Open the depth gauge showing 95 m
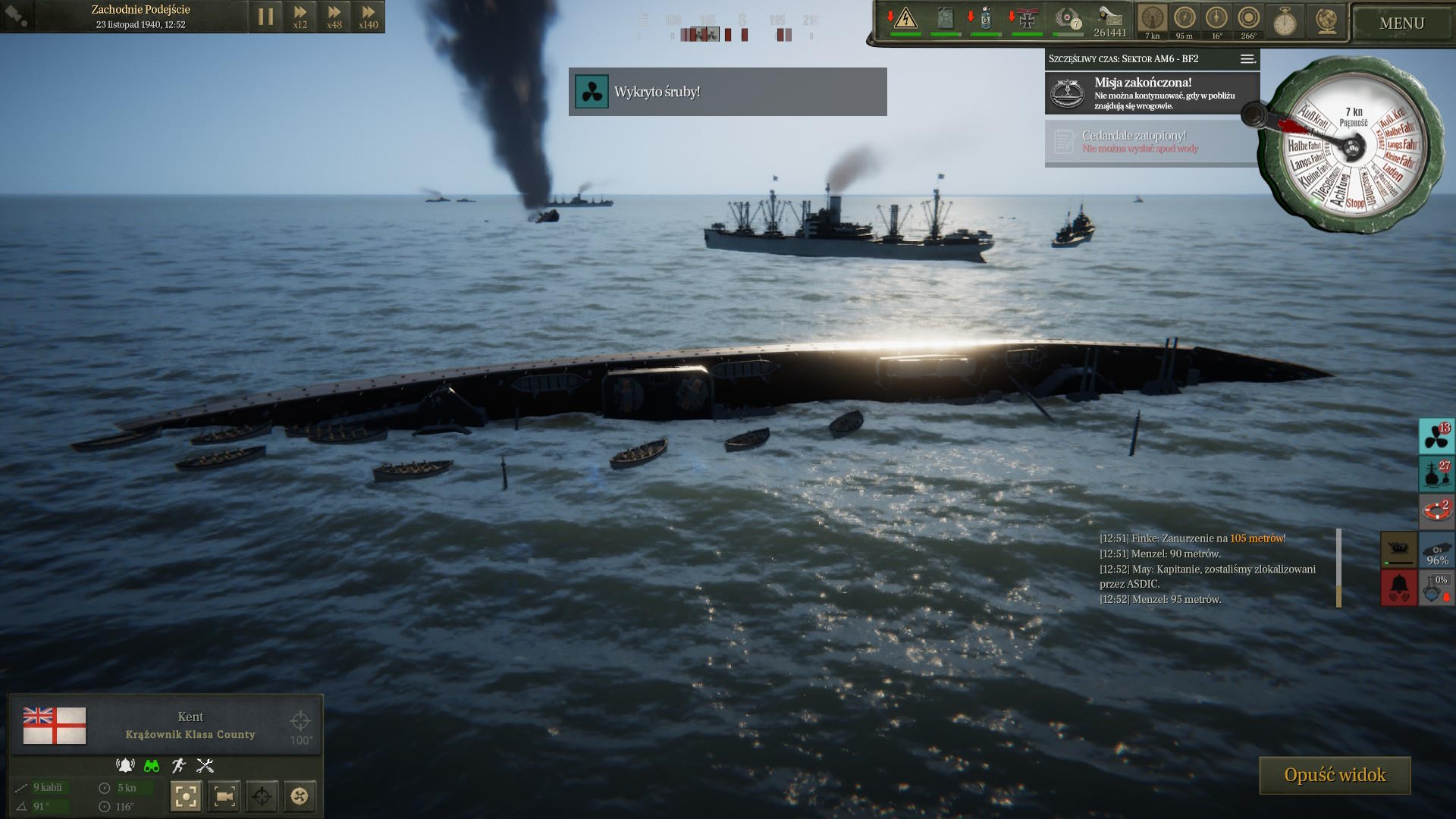1456x819 pixels. [1184, 19]
